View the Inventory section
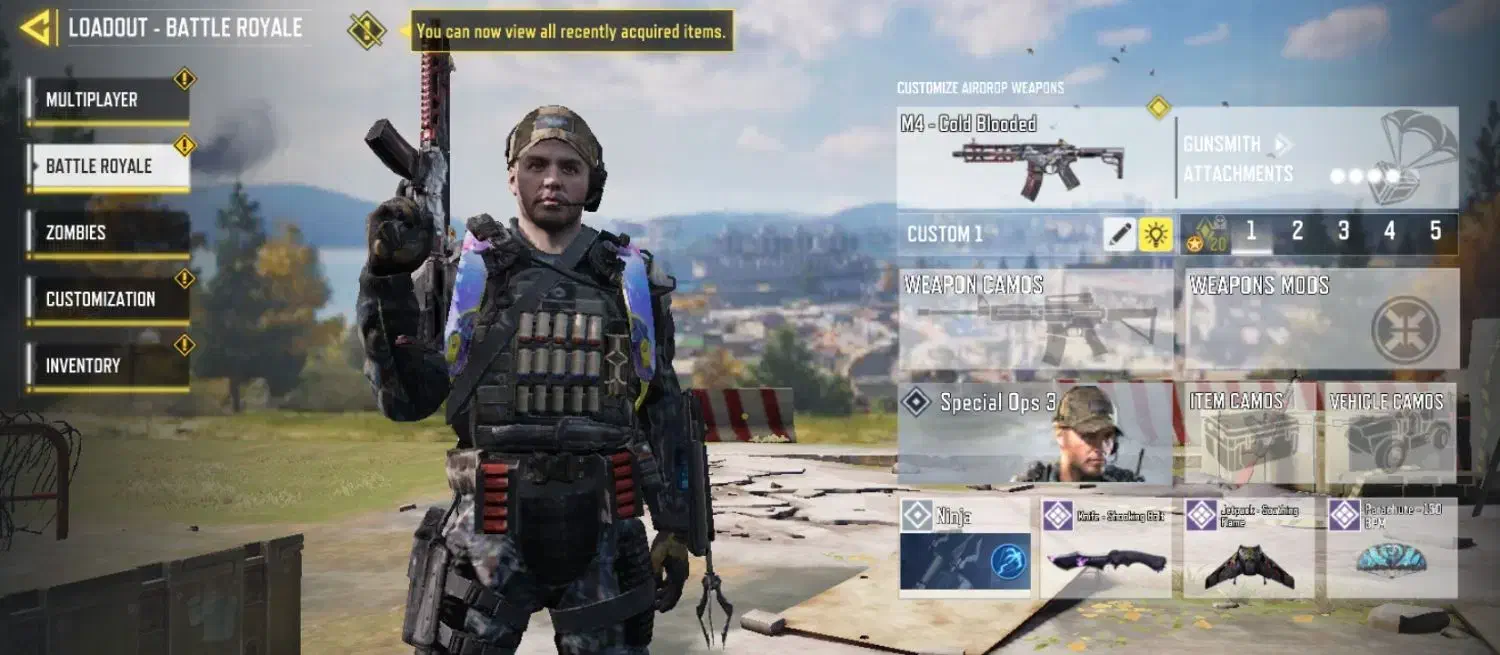1500x655 pixels. (x=108, y=366)
